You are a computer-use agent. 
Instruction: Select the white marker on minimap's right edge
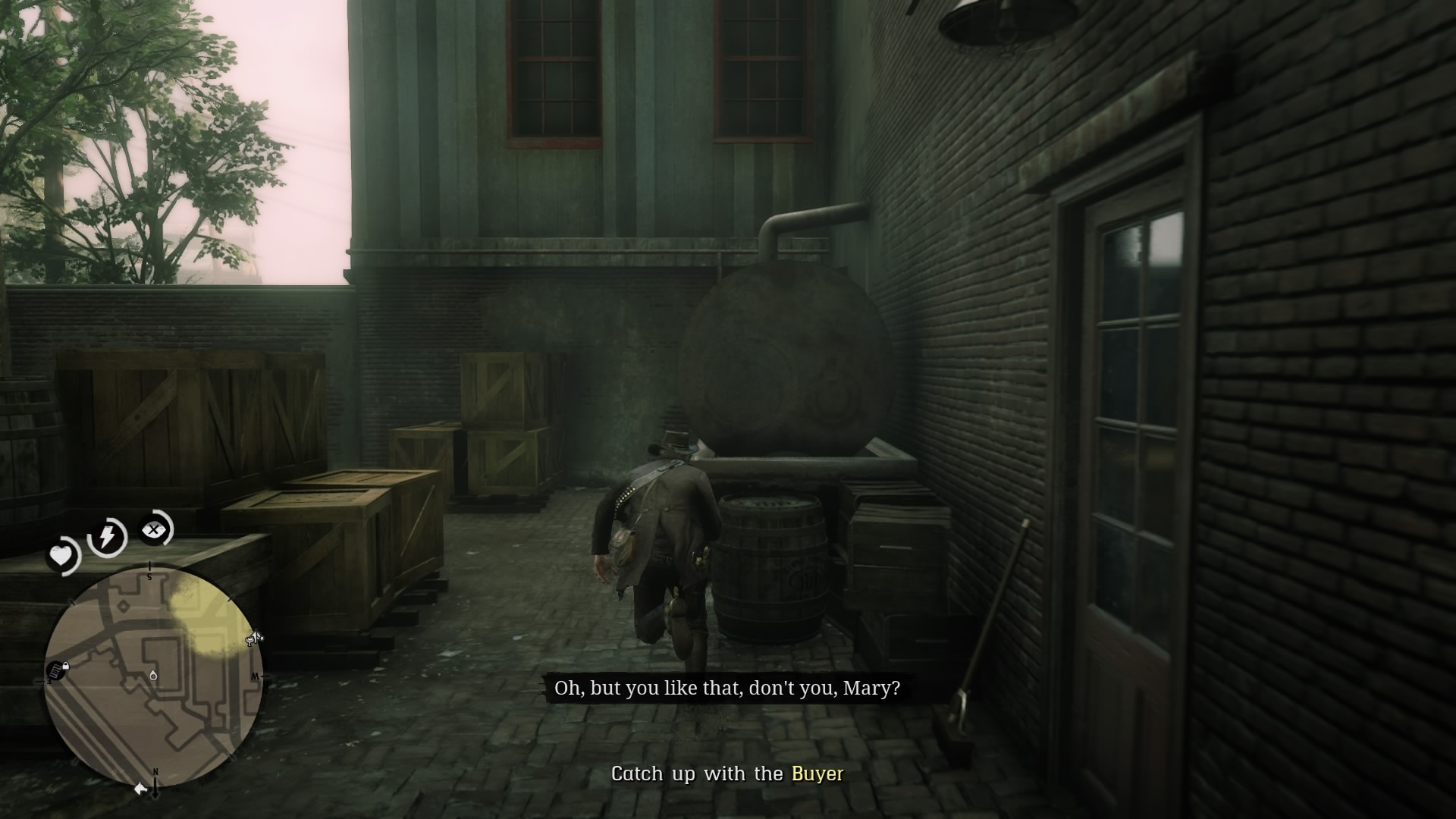click(x=254, y=640)
